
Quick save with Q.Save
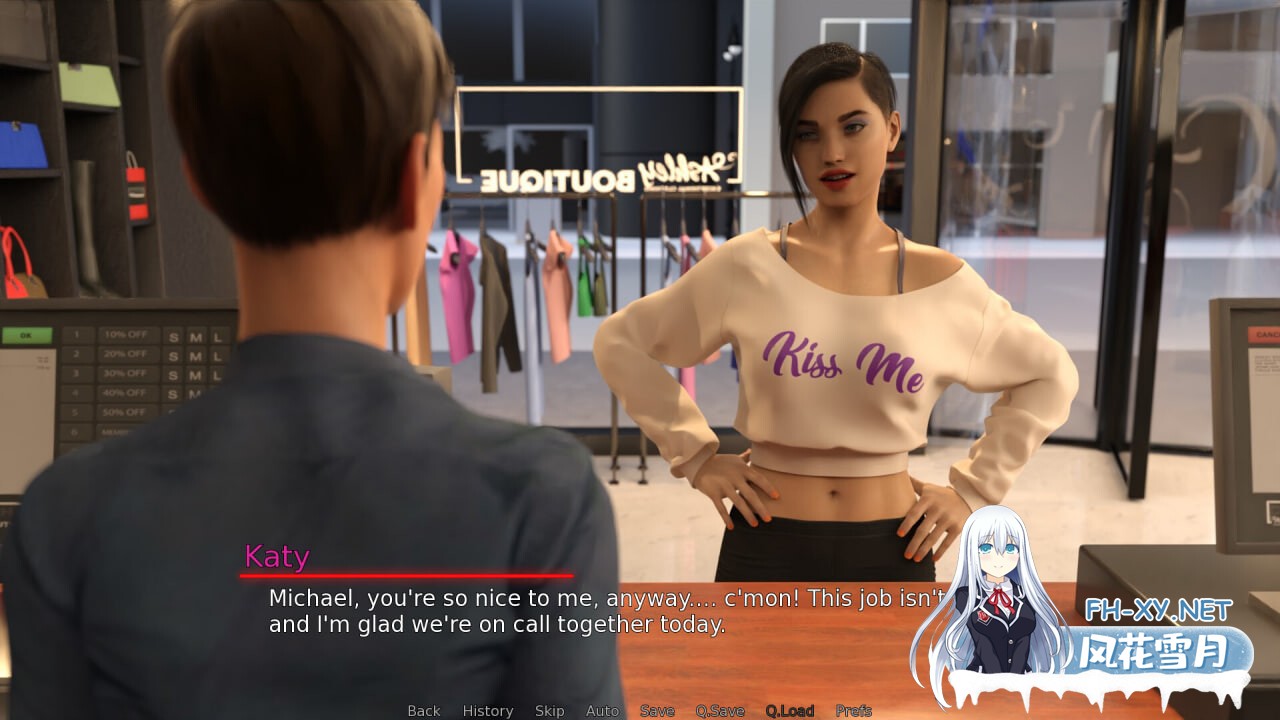click(x=720, y=711)
